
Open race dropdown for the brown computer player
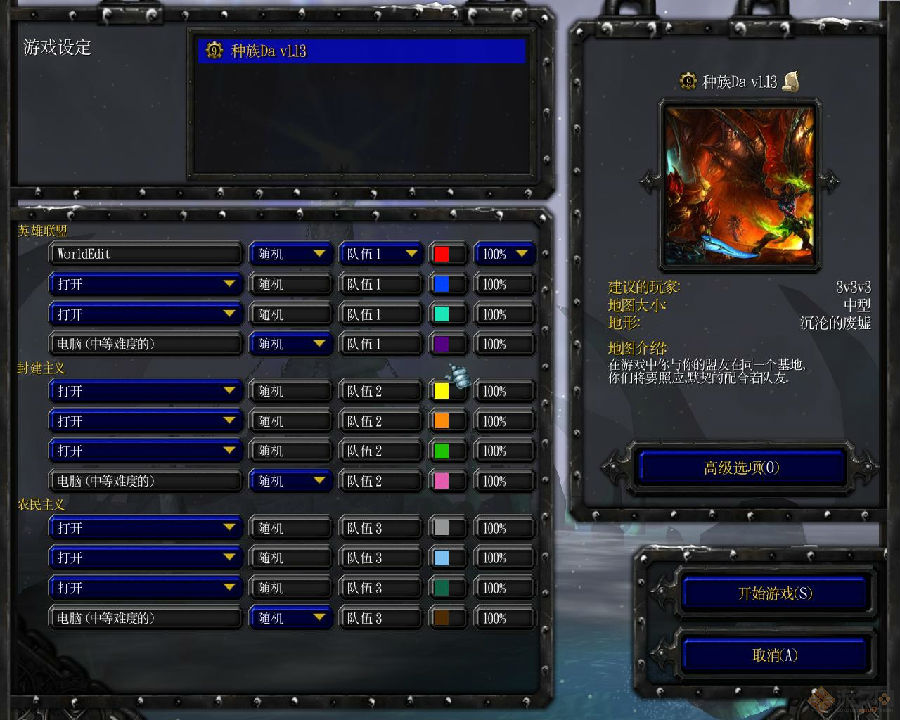(290, 618)
